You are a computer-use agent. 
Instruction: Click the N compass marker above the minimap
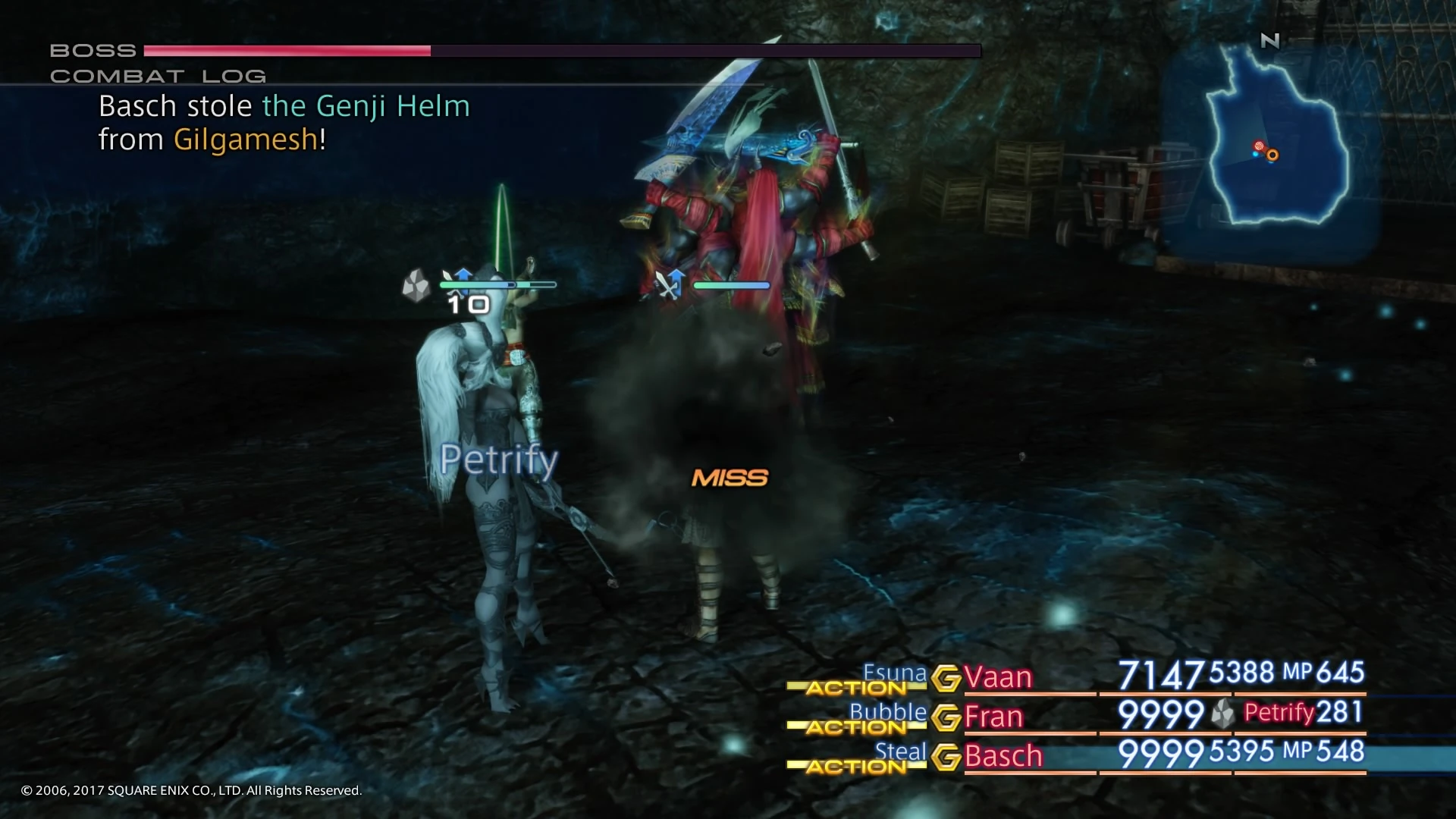(1269, 42)
